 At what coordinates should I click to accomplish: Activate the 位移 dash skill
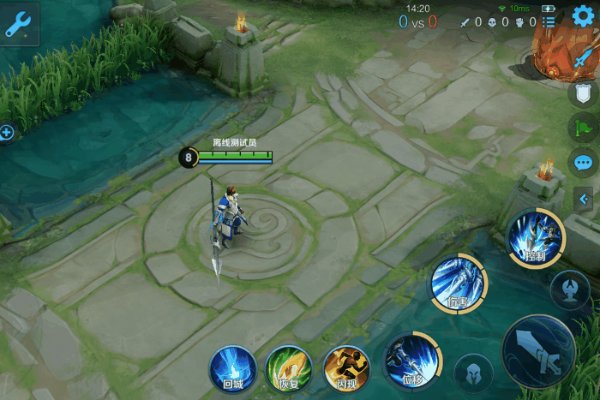pyautogui.click(x=409, y=358)
